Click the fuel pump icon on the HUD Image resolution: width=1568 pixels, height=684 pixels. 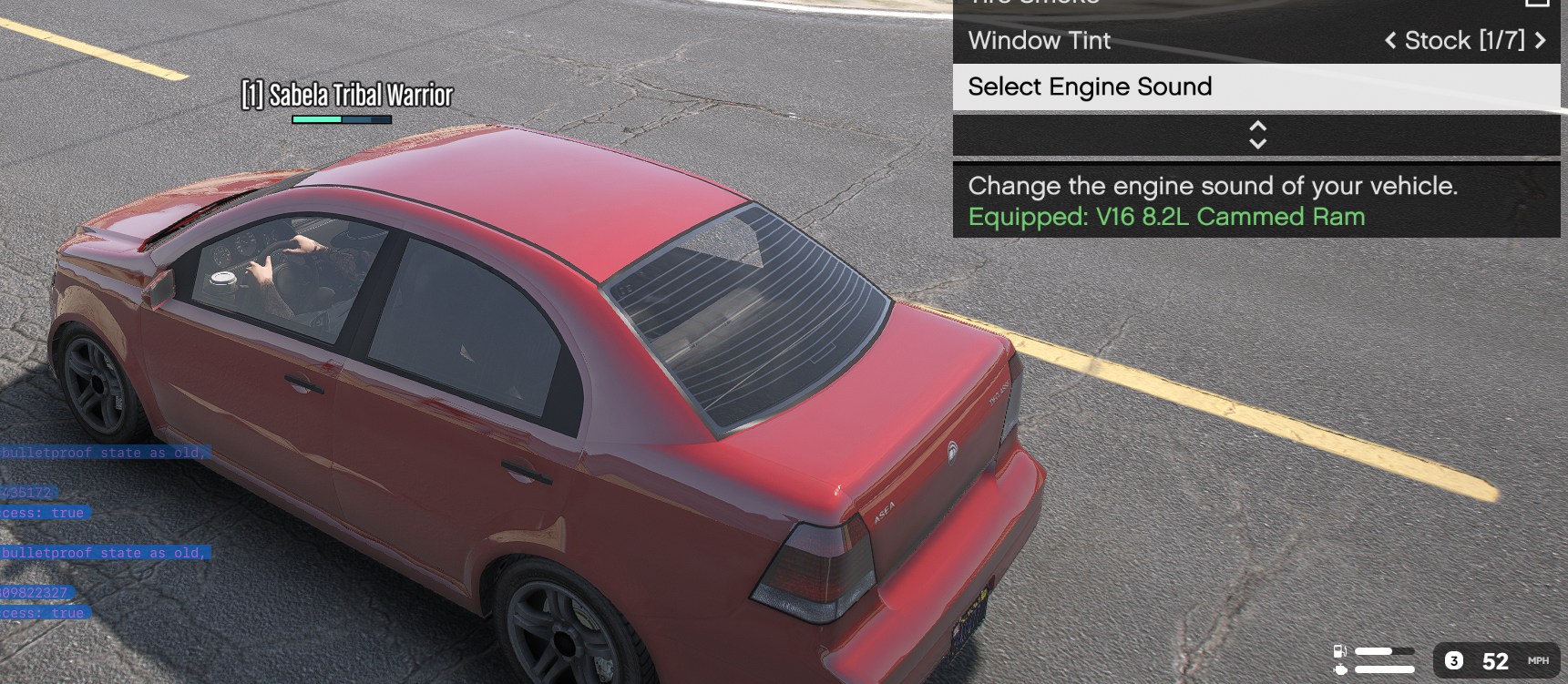tap(1339, 651)
